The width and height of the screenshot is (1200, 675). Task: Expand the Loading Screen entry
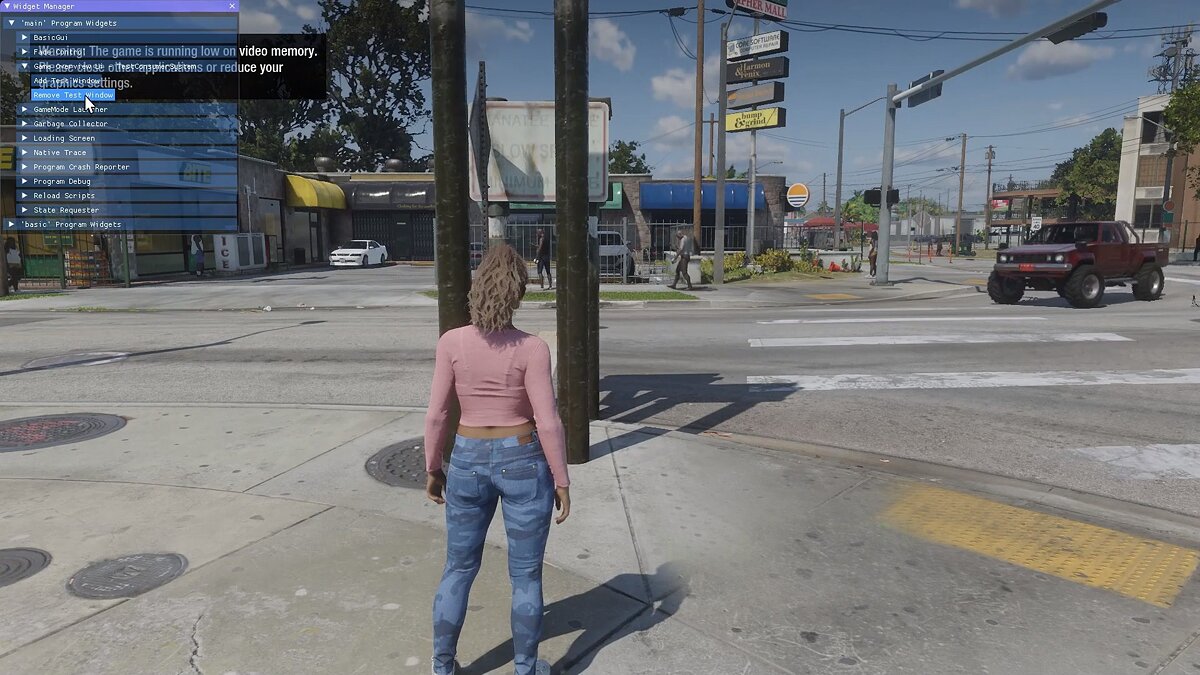pos(25,138)
